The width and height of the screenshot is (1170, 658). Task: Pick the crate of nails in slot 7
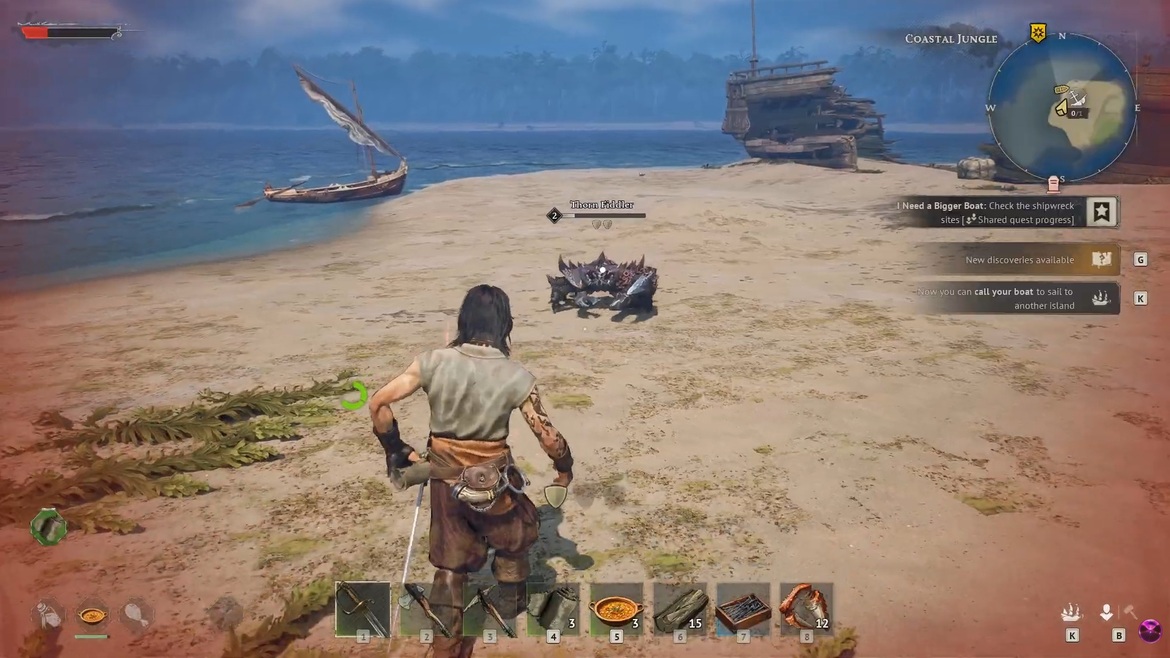point(743,608)
